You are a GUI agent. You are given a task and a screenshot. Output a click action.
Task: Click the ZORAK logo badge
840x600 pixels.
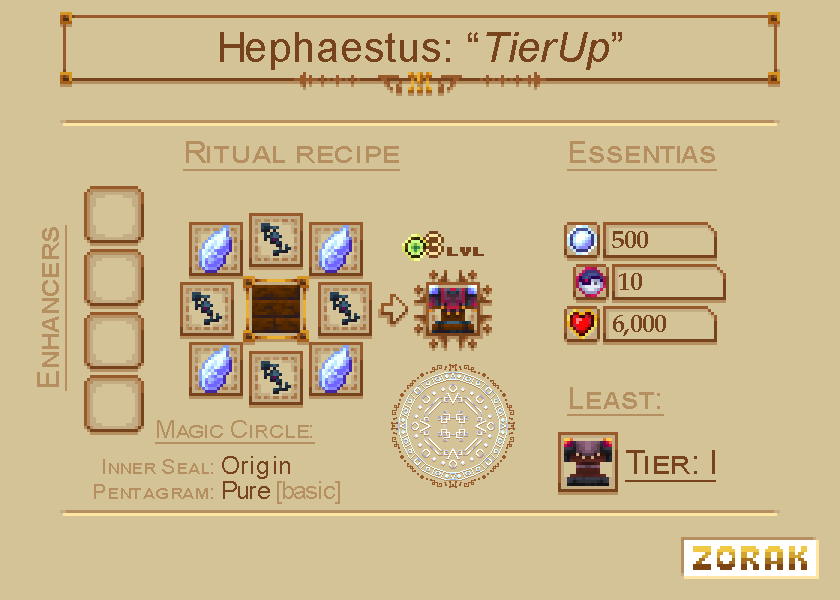click(x=750, y=558)
